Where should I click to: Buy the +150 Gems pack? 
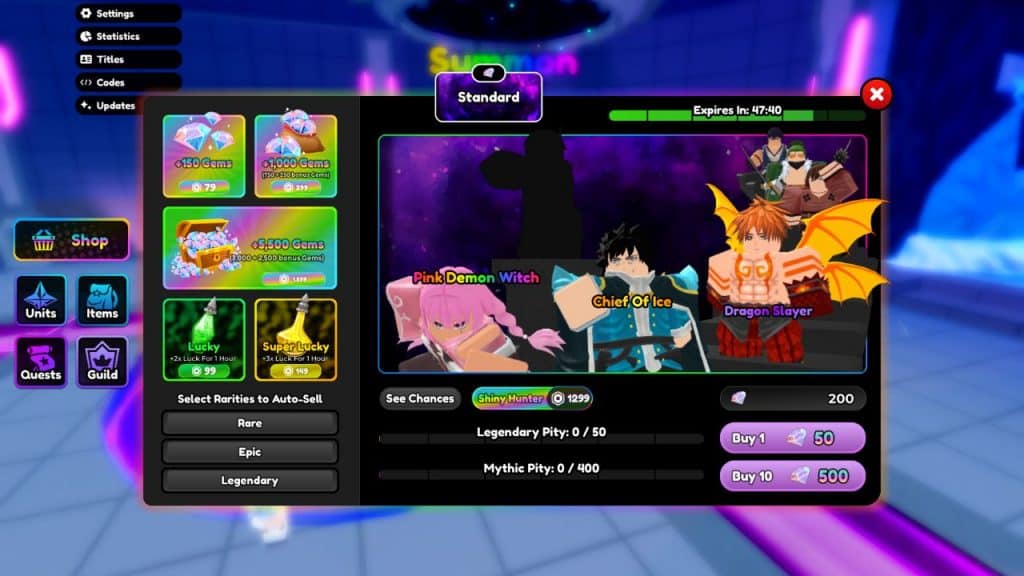204,156
